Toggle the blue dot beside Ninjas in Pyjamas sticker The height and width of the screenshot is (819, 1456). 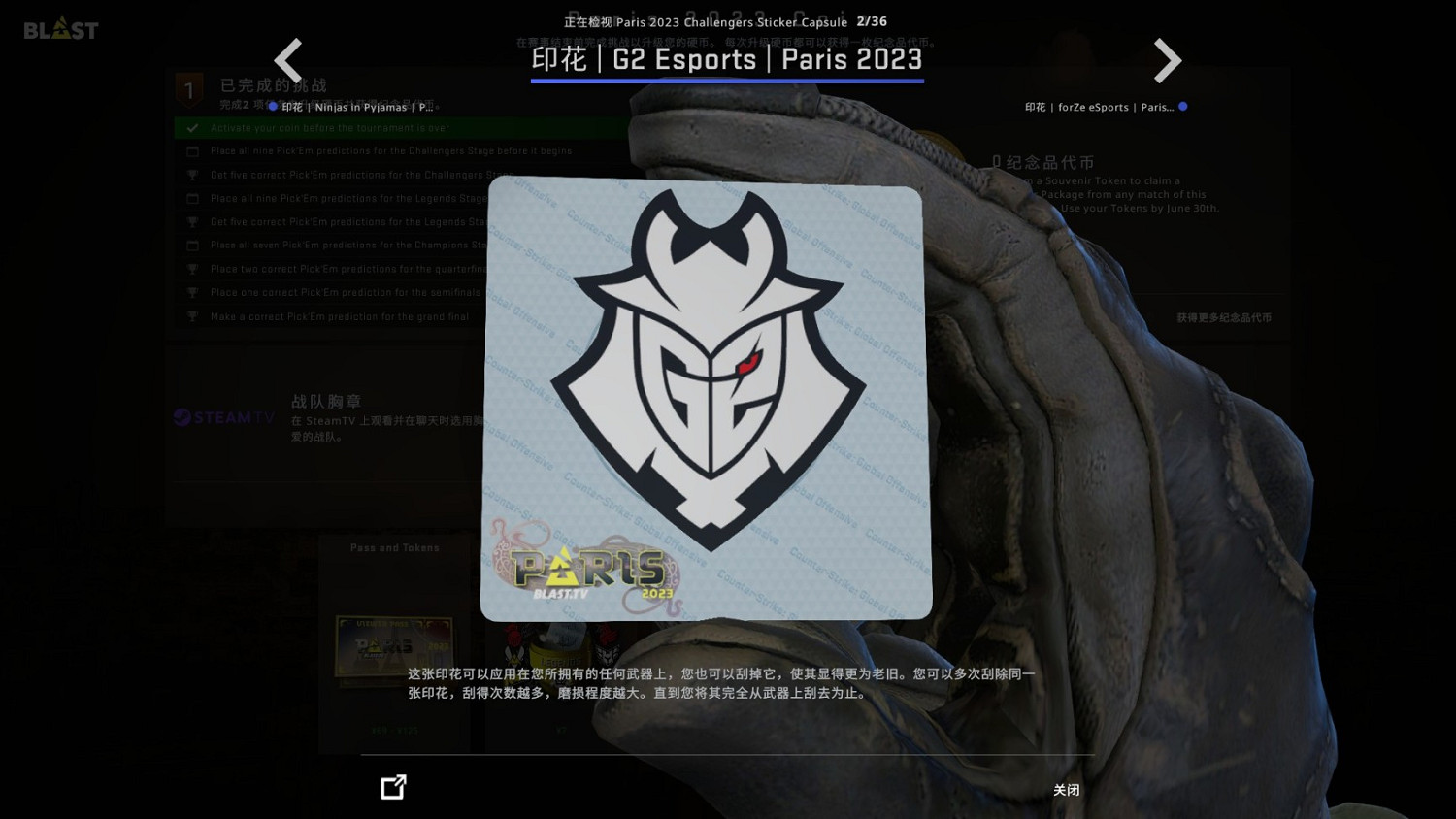pyautogui.click(x=273, y=107)
